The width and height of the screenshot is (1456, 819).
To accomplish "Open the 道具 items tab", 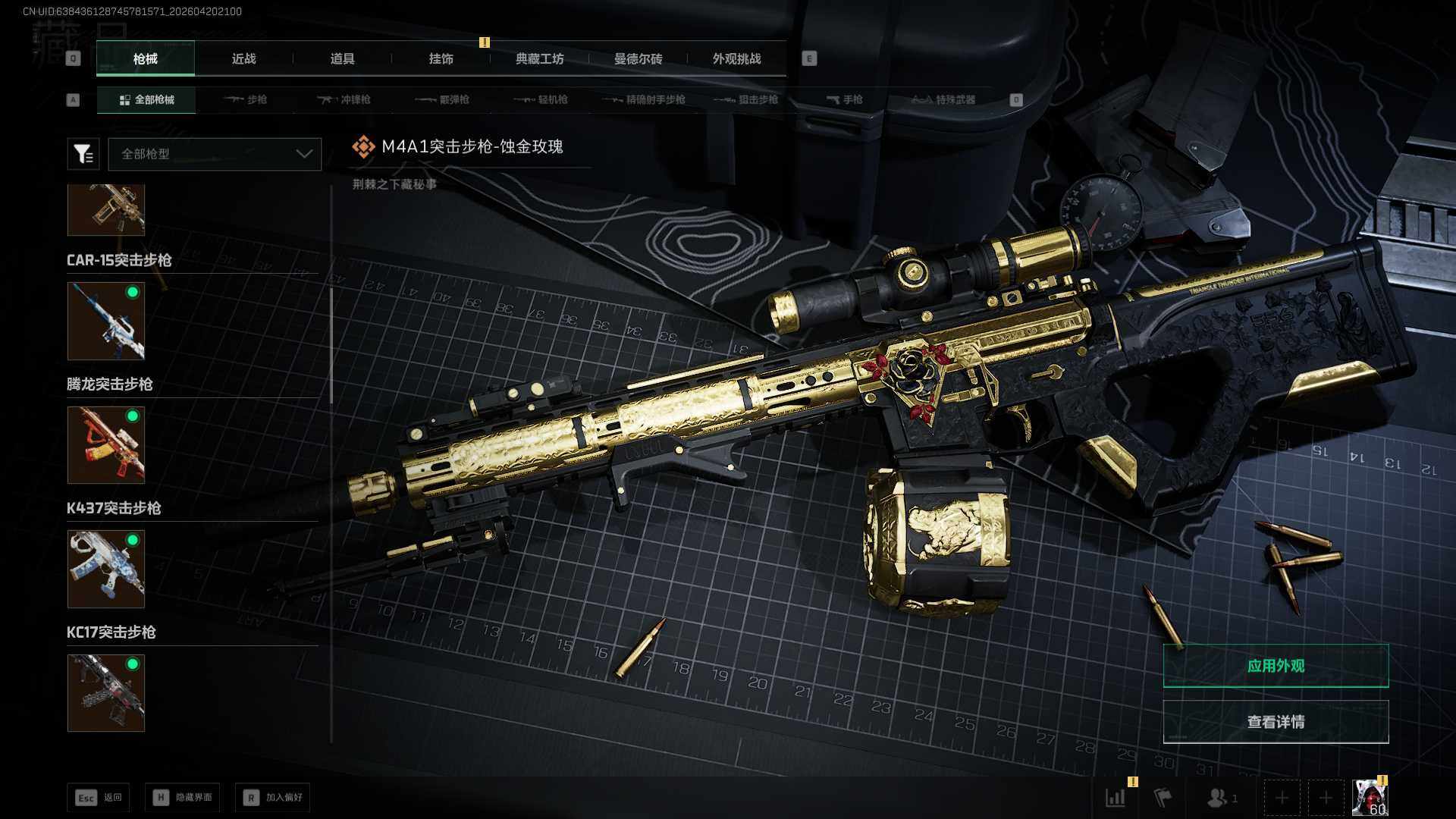I will click(x=342, y=58).
